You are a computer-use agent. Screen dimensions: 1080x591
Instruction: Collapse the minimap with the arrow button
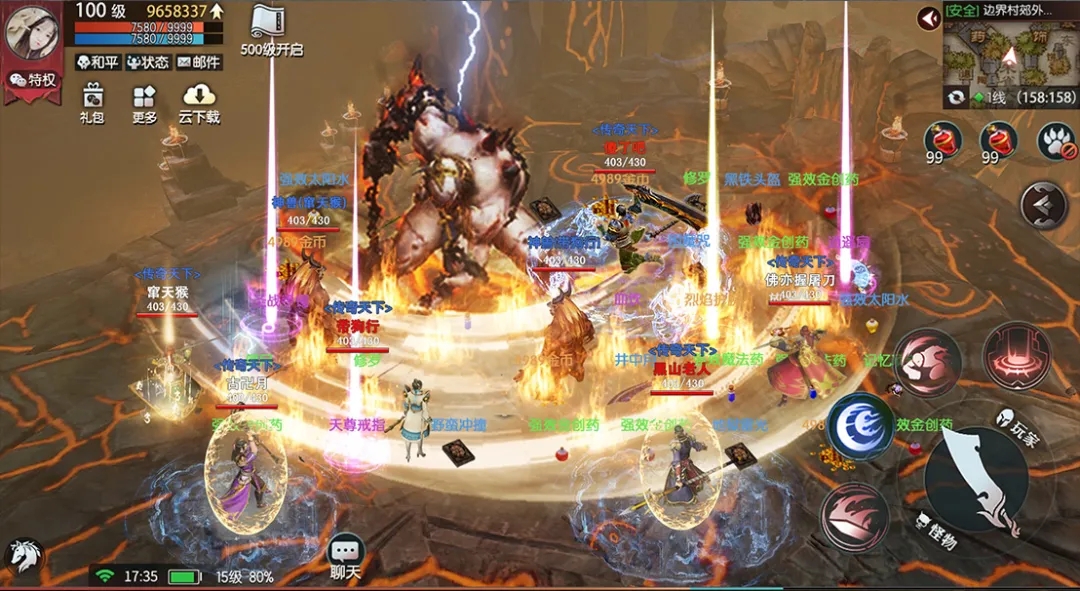pyautogui.click(x=930, y=18)
